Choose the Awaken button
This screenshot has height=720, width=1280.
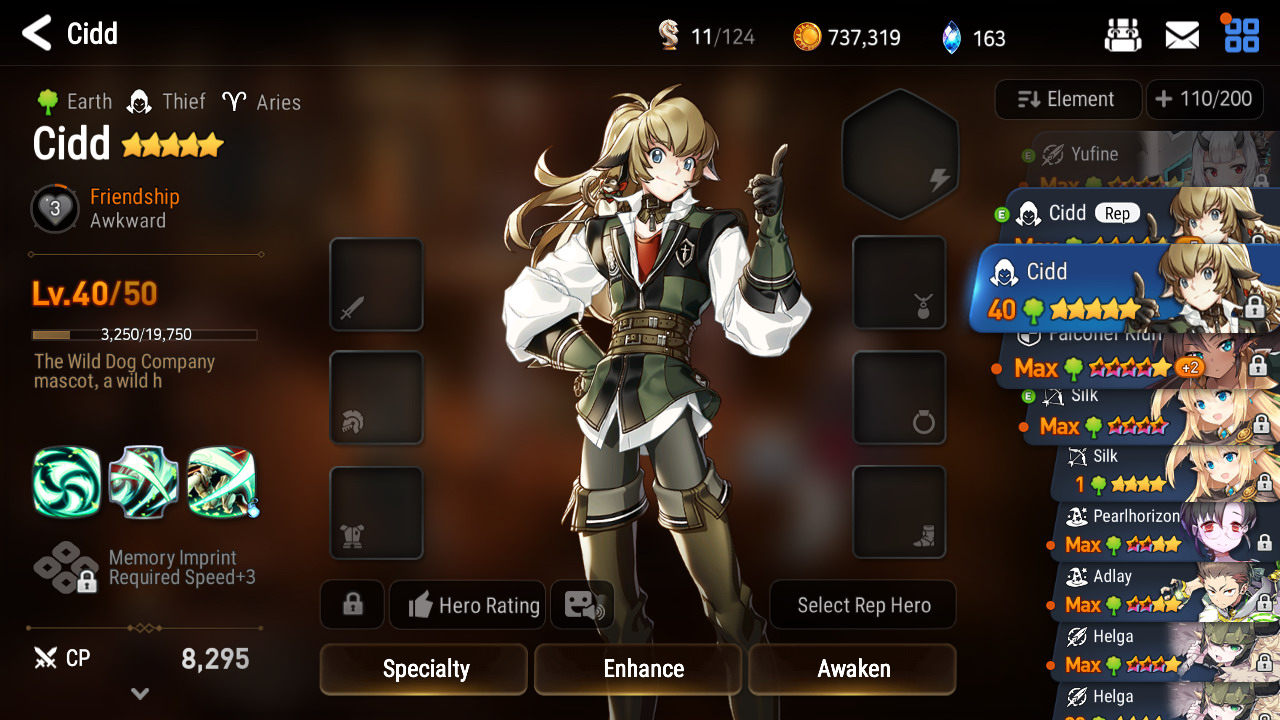pyautogui.click(x=852, y=669)
